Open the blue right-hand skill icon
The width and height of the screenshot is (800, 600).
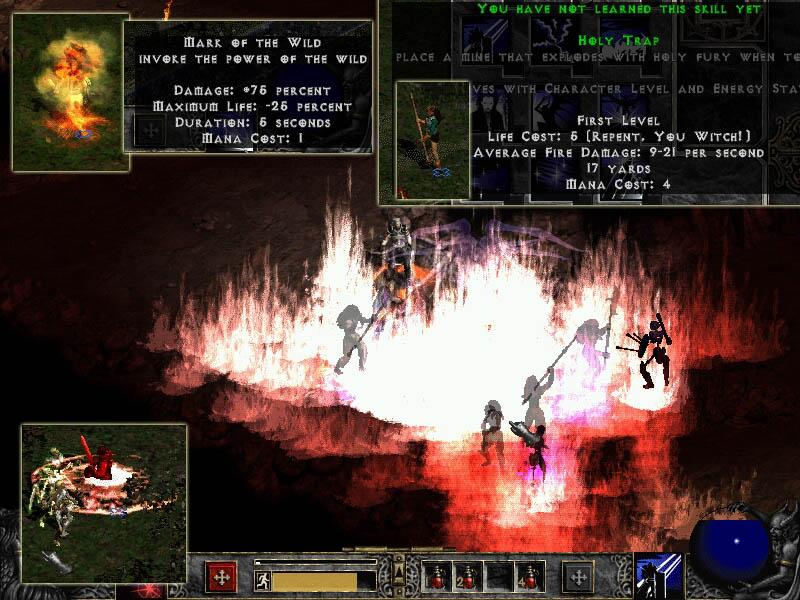[658, 577]
